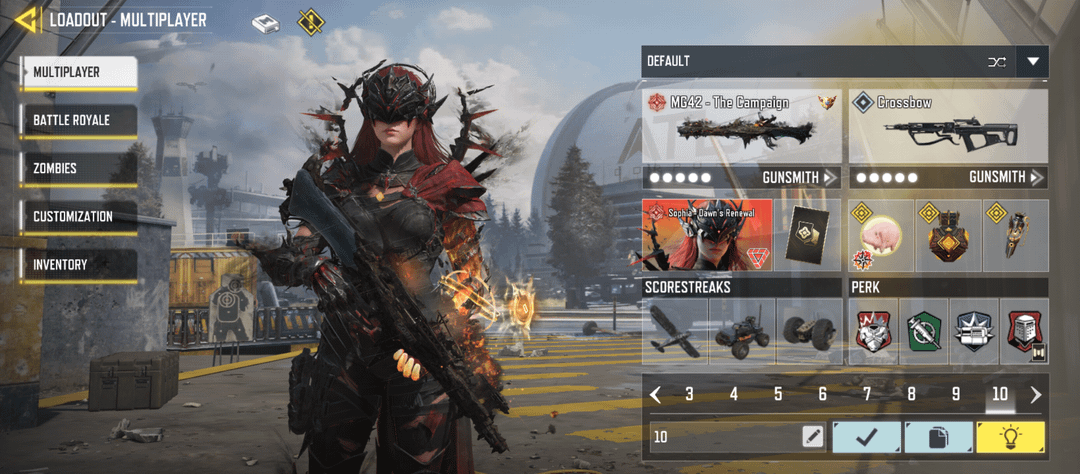Select the Multiplayer tab

point(78,72)
